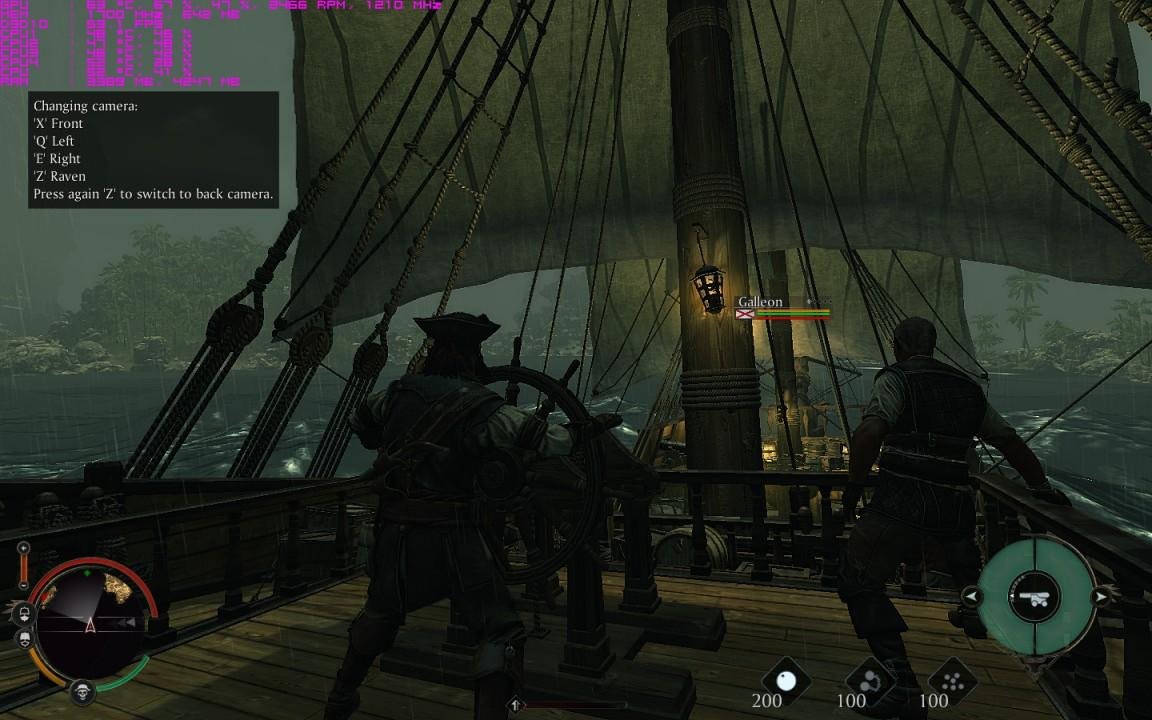This screenshot has height=720, width=1152.
Task: Select the upper ship sail icon
Action: click(22, 613)
